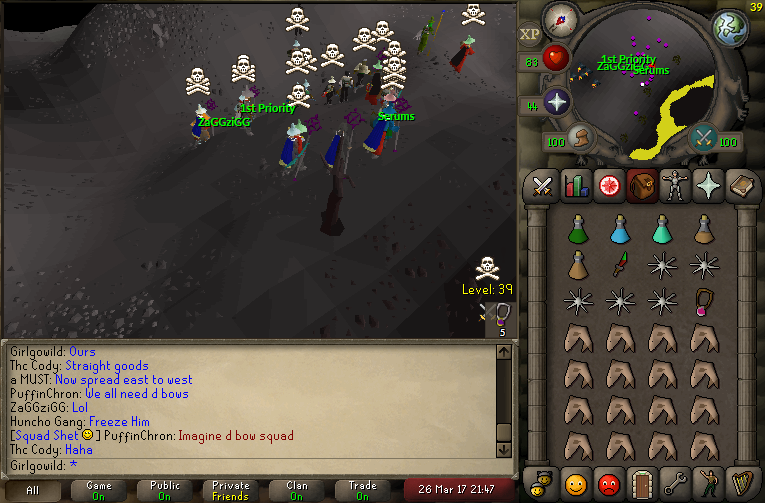The height and width of the screenshot is (503, 765).
Task: Click the amulet inventory item
Action: 704,300
